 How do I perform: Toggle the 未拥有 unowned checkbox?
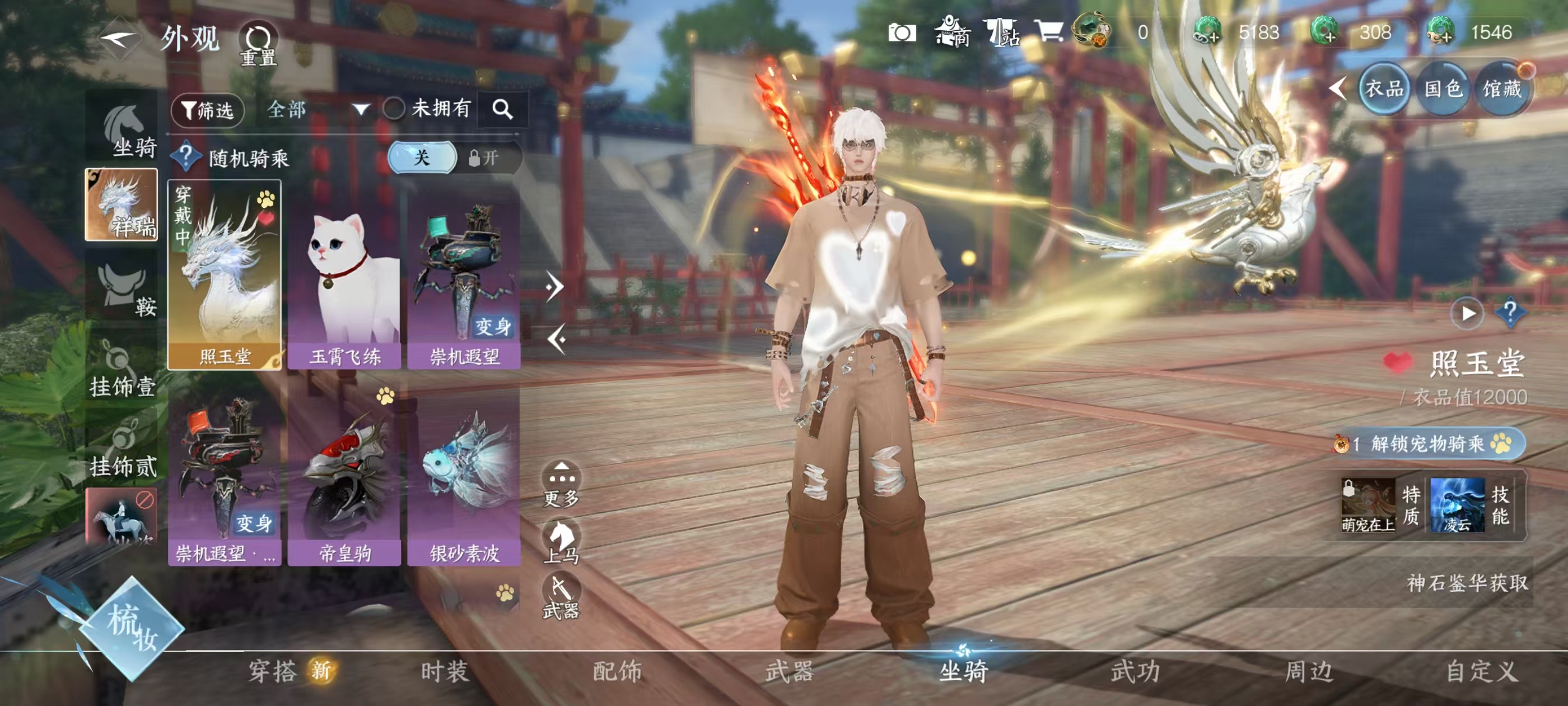click(394, 109)
